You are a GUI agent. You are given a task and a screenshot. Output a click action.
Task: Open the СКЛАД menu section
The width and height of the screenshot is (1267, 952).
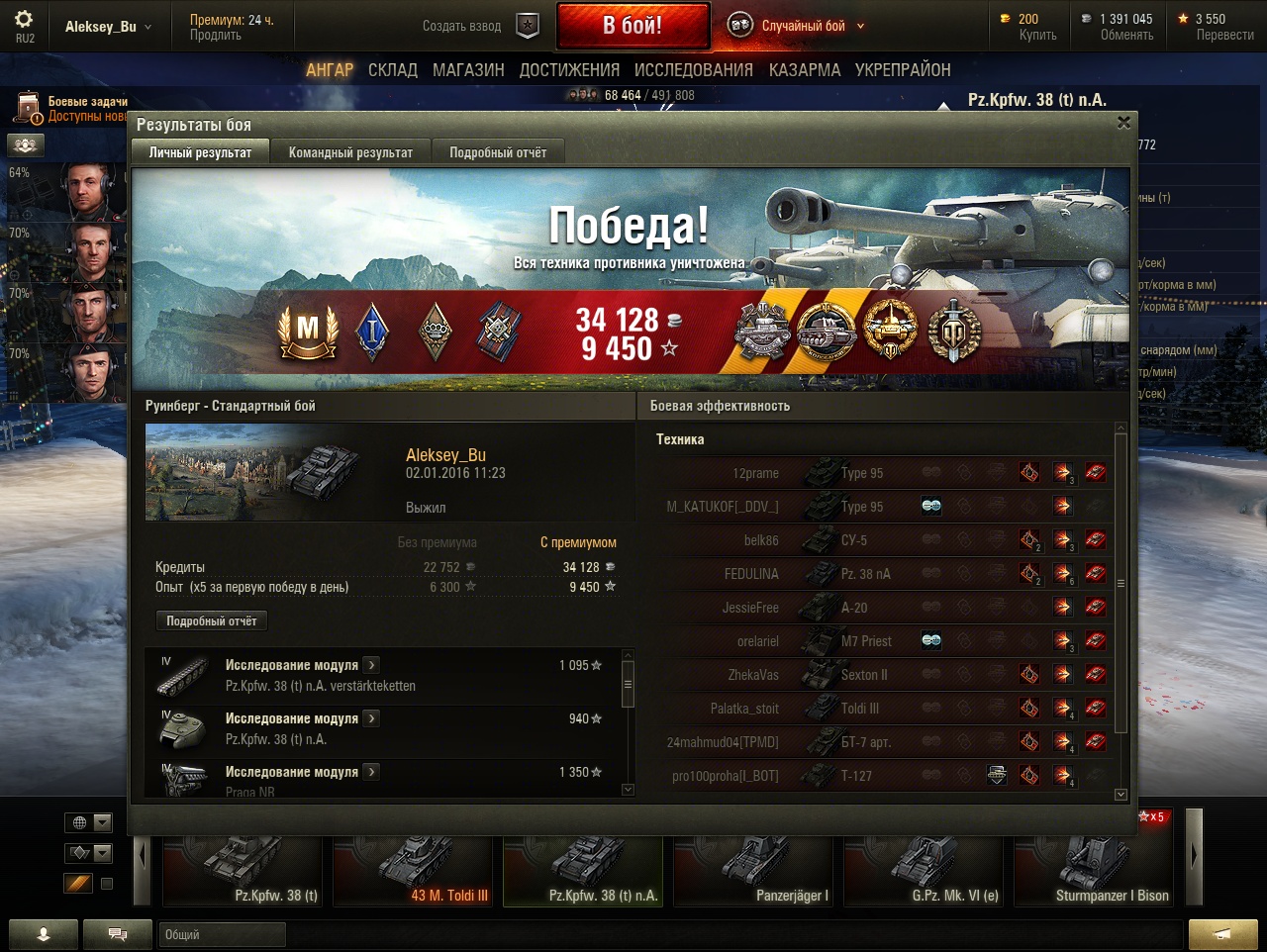(393, 70)
